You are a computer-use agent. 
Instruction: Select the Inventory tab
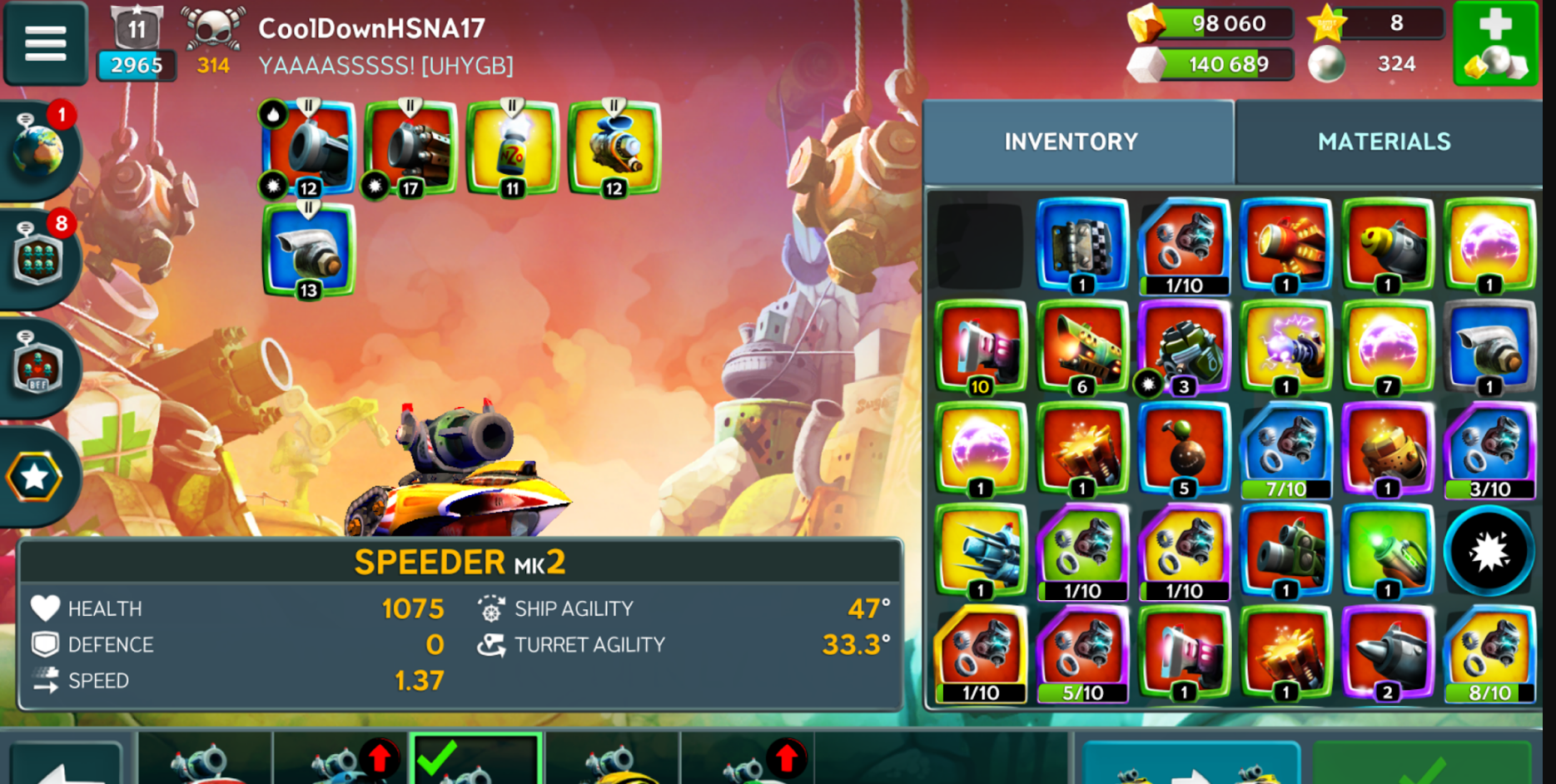[x=1071, y=141]
